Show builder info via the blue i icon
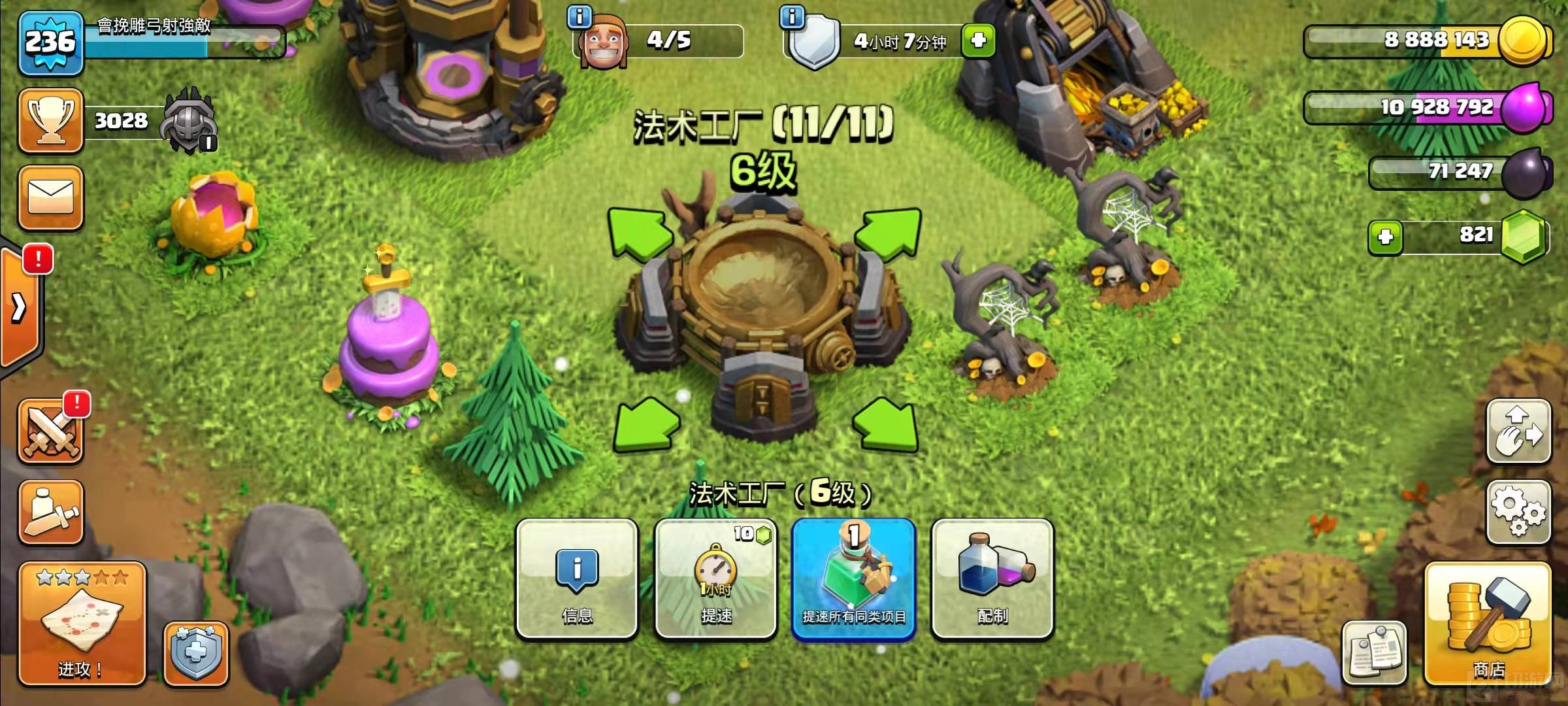 (x=580, y=16)
